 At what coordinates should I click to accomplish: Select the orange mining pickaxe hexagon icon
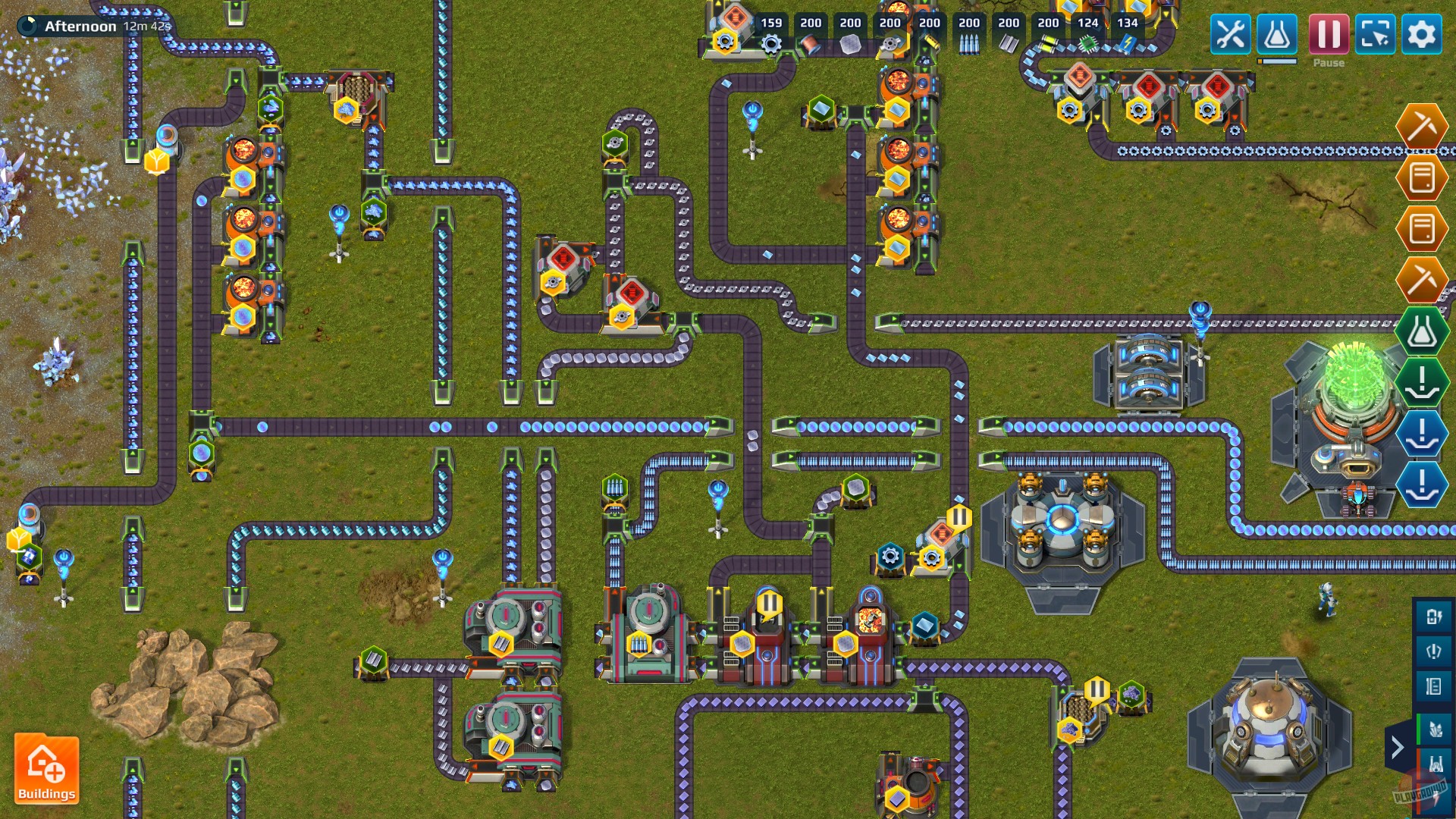pyautogui.click(x=1423, y=127)
